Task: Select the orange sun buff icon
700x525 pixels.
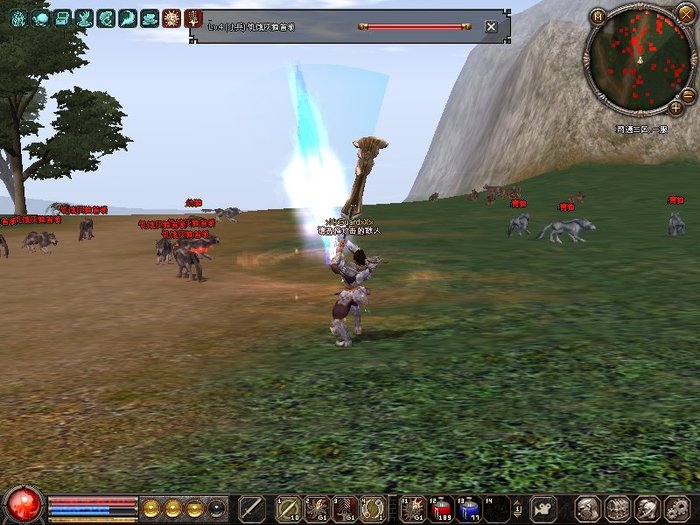Action: (x=170, y=17)
